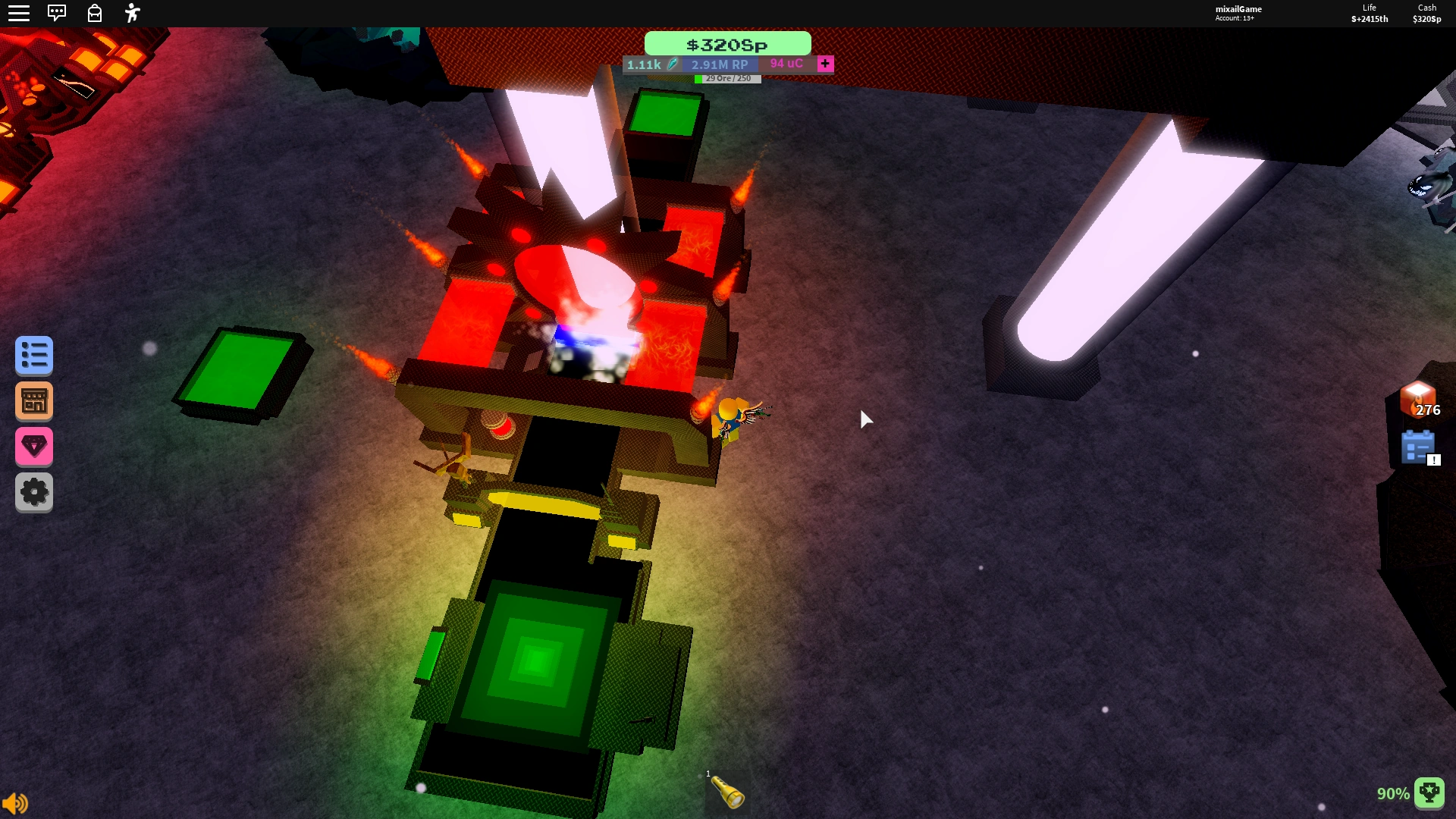The image size is (1456, 819).
Task: Select the emotes character icon
Action: pos(132,13)
